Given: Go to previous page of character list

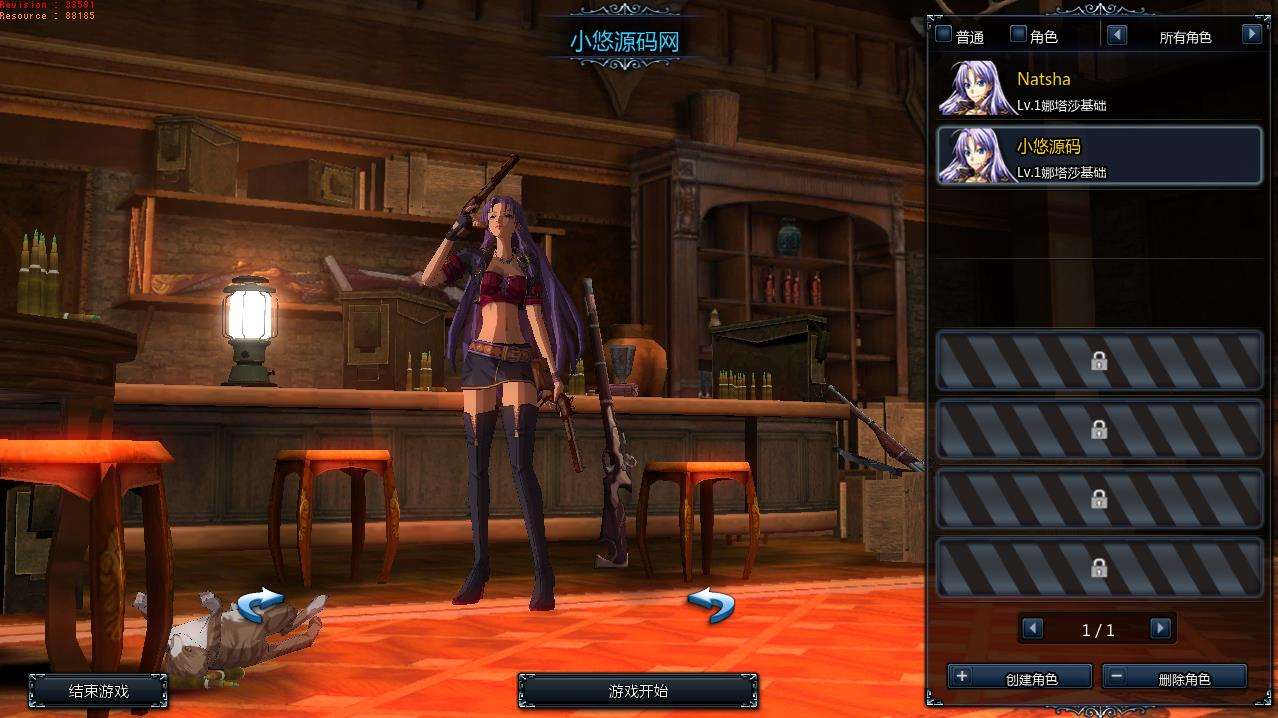Looking at the screenshot, I should pos(1033,629).
